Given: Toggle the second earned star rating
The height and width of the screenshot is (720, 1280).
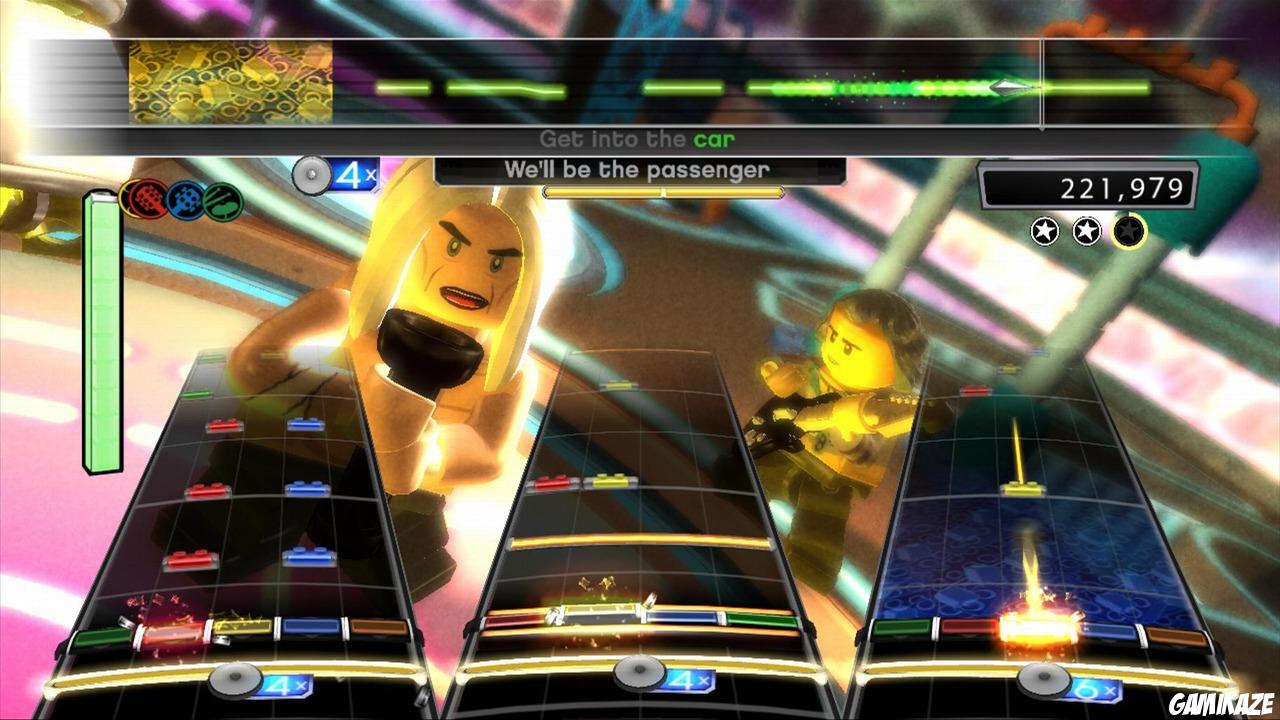Looking at the screenshot, I should point(1087,233).
